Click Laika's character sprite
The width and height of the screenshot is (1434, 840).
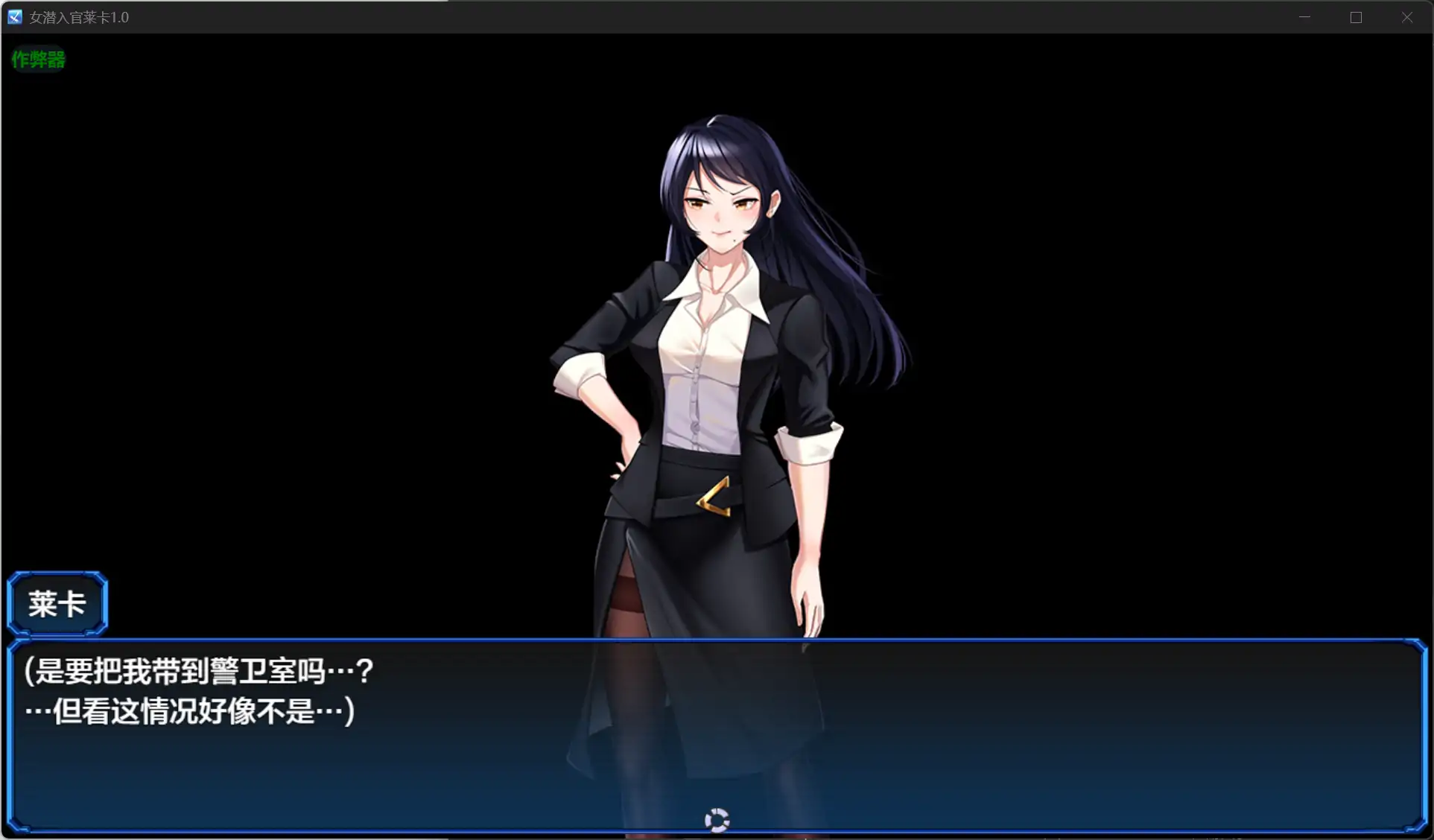708,372
